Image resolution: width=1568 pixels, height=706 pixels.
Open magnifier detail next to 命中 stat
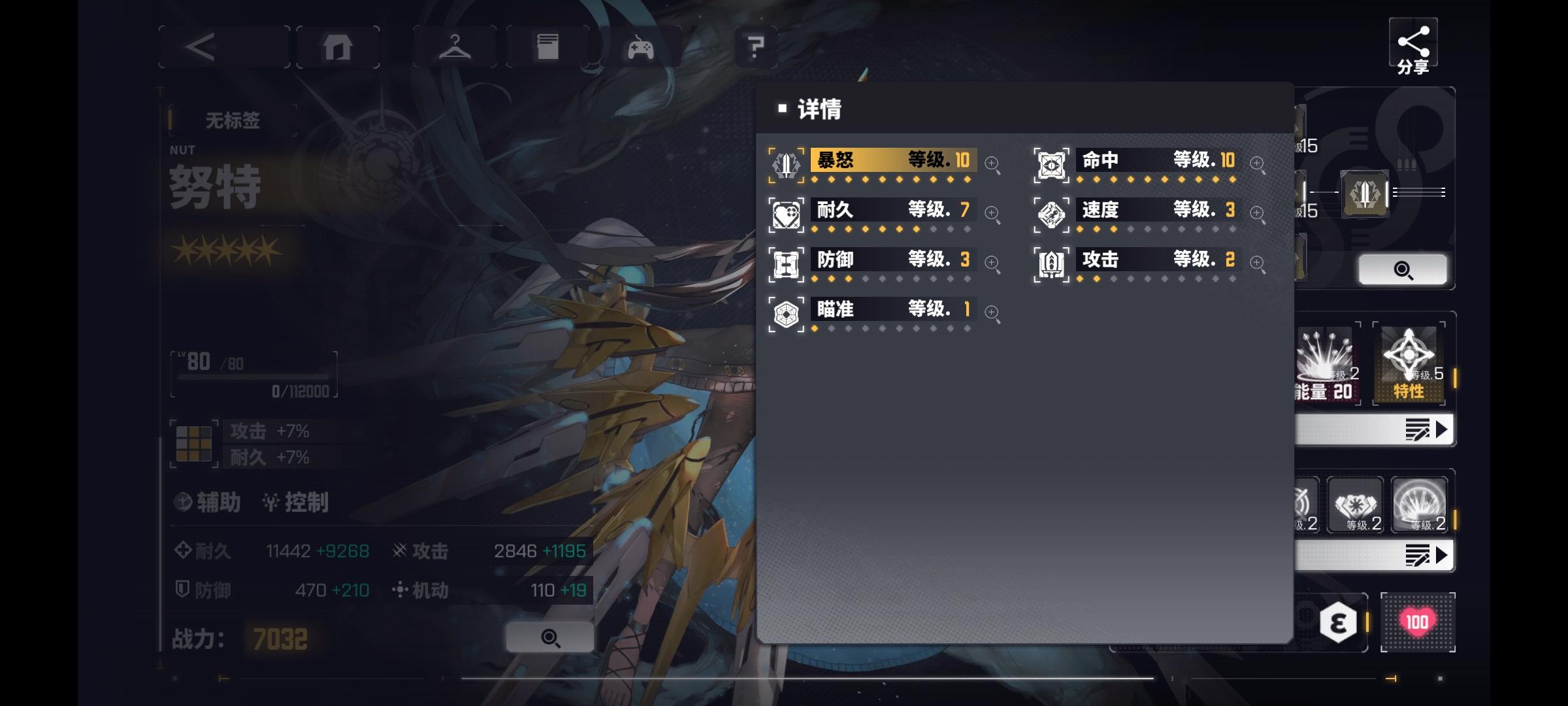1258,163
